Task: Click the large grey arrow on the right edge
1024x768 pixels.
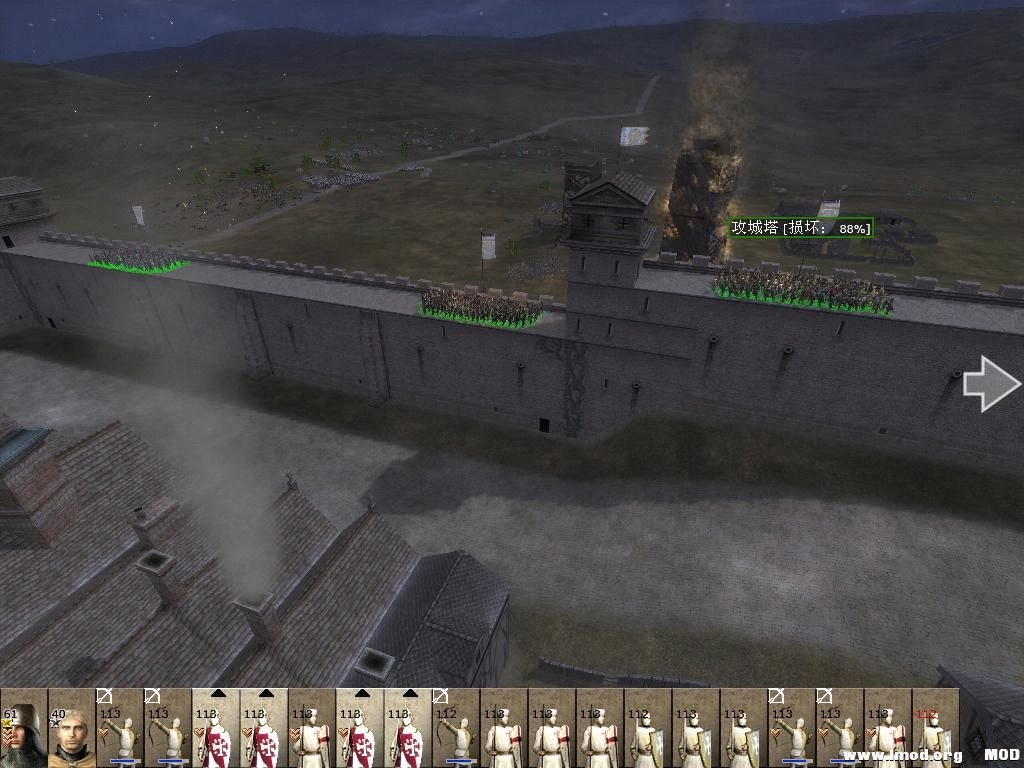Action: (991, 384)
